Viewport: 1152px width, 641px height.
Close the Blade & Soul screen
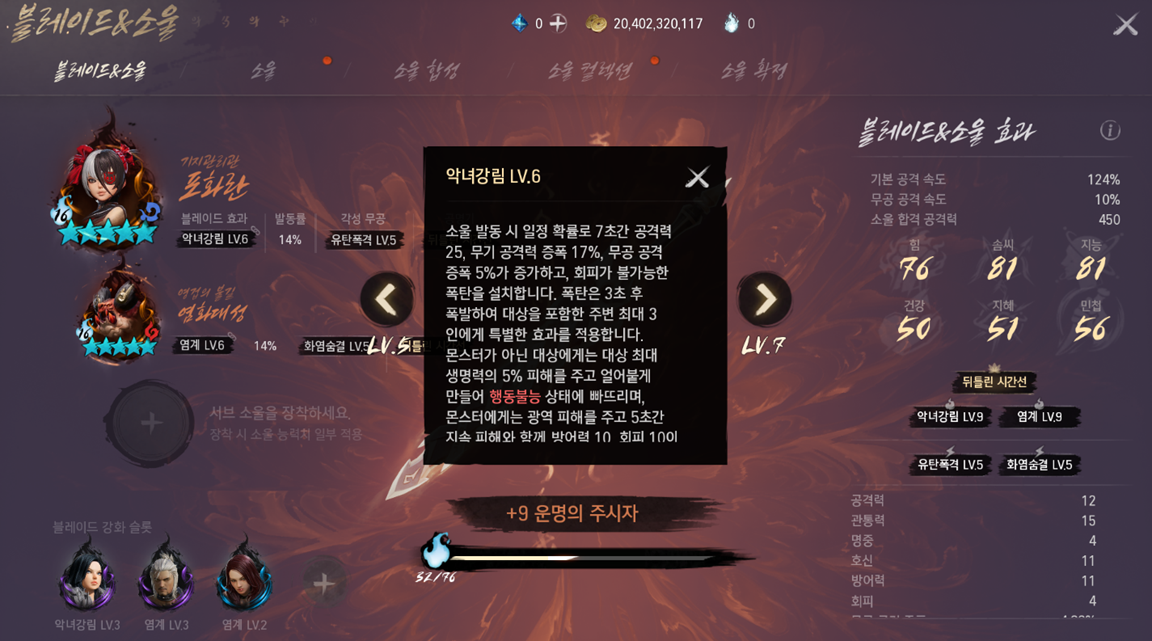(x=1126, y=25)
